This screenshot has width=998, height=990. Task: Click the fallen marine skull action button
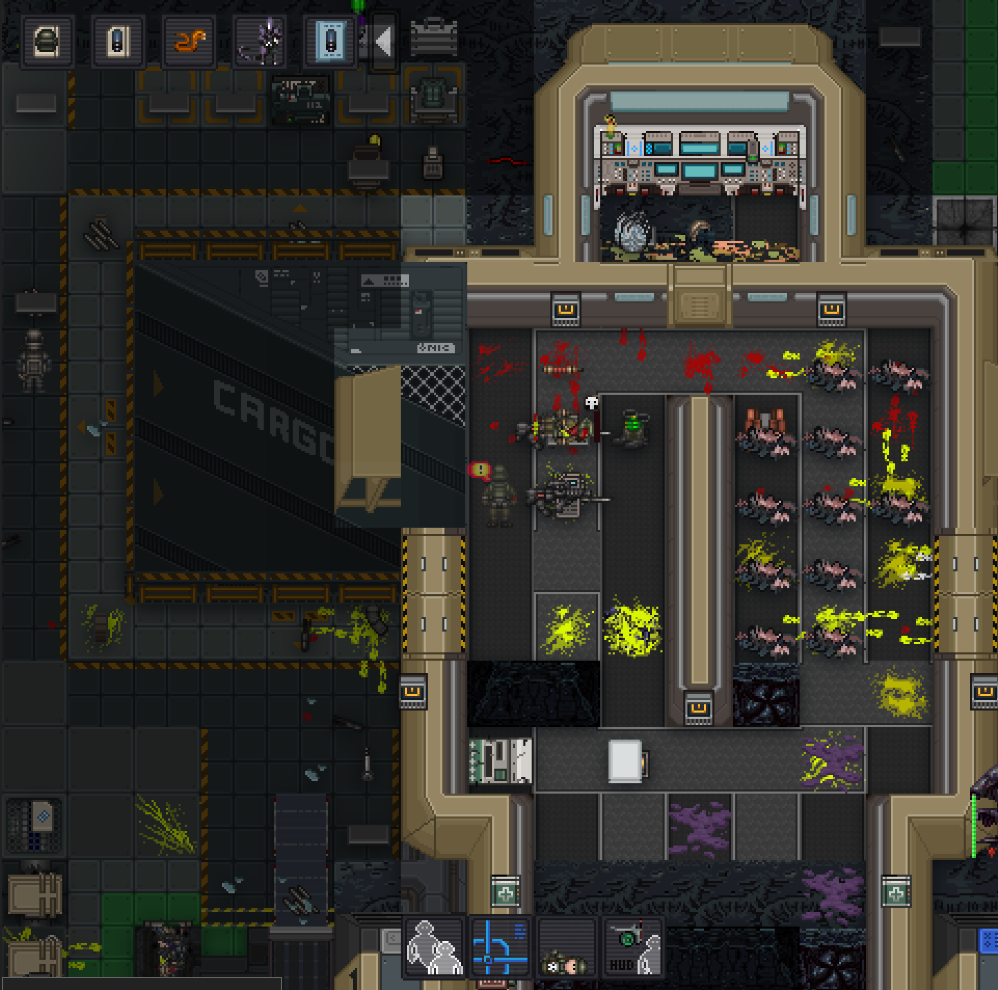pyautogui.click(x=567, y=947)
